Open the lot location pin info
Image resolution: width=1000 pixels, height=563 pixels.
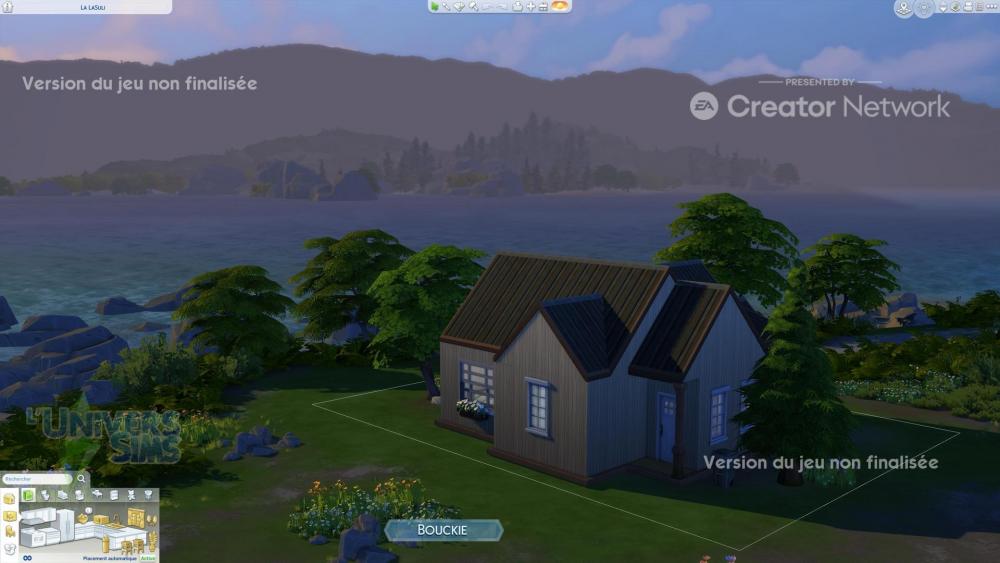904,8
